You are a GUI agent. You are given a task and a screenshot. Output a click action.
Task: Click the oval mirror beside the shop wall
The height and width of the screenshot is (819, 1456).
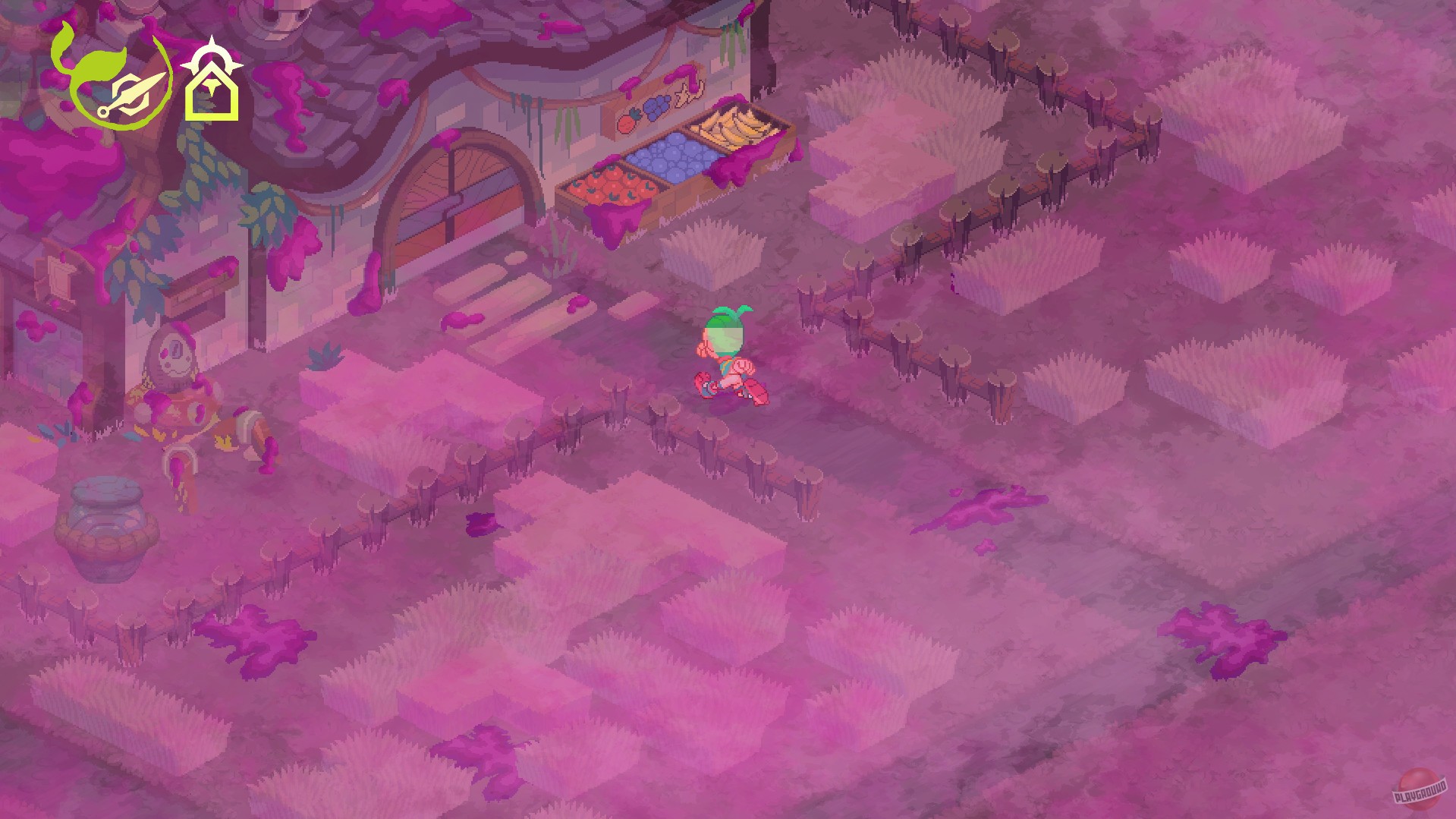(175, 351)
